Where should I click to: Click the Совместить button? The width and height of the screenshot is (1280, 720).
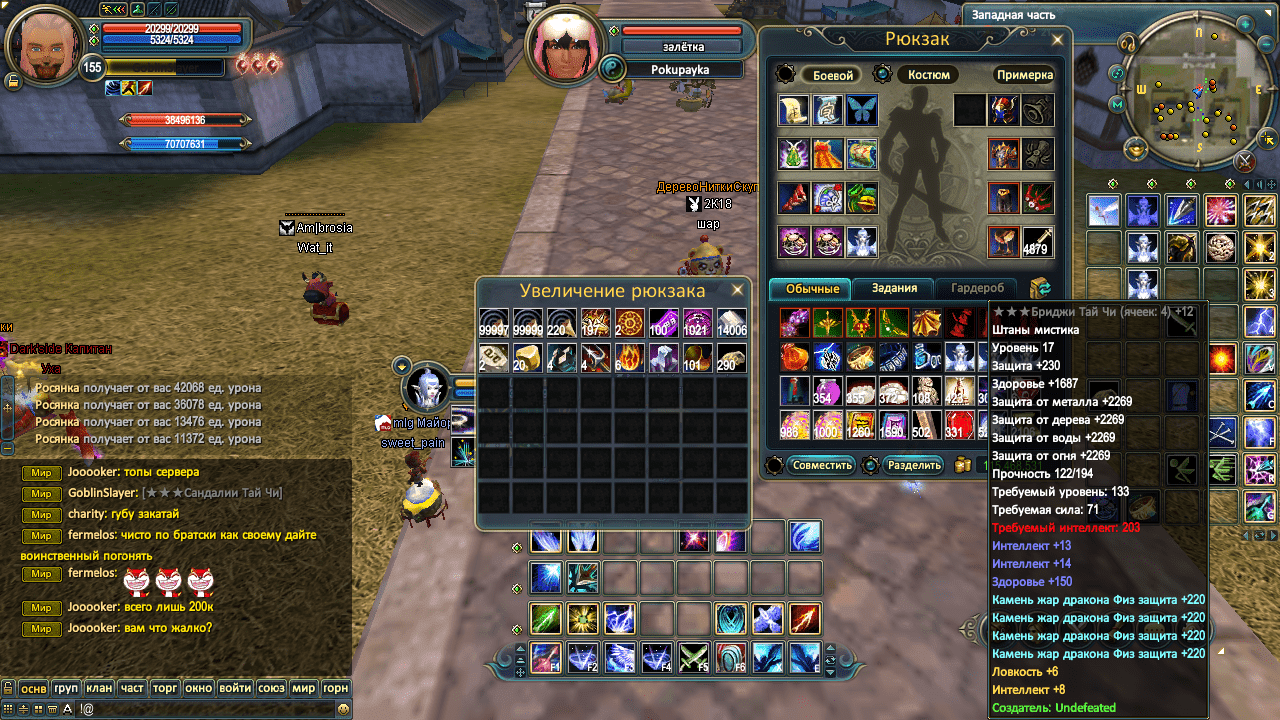[x=822, y=465]
